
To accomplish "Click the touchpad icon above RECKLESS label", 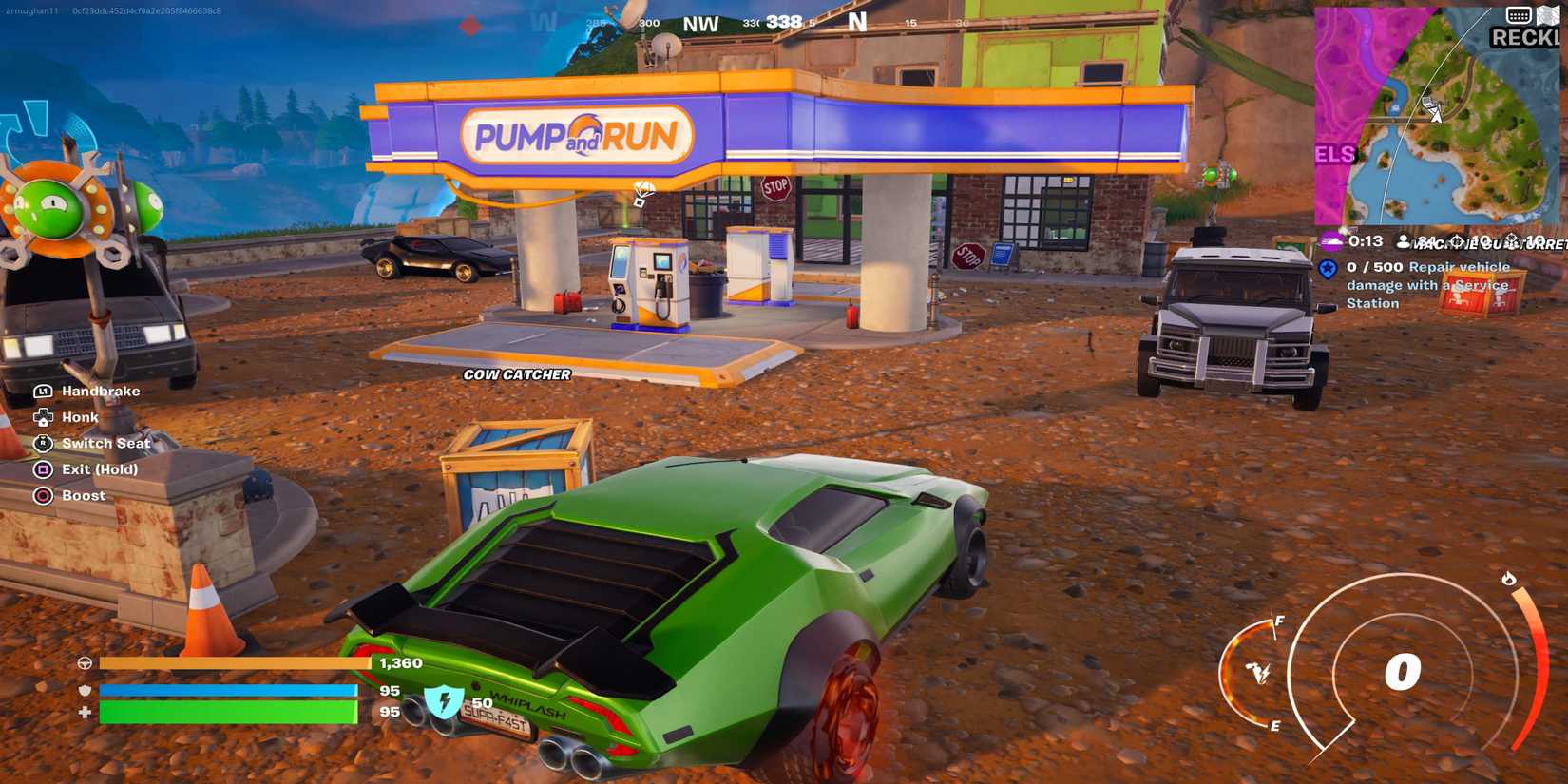I will (1519, 15).
